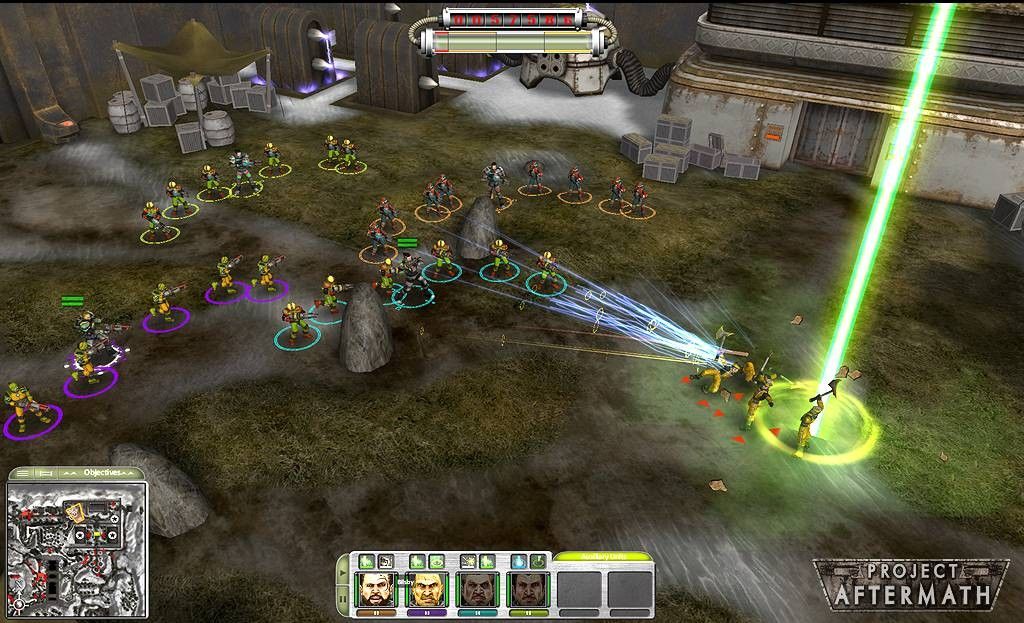Toggle the purple squad stance bar

pos(425,611)
